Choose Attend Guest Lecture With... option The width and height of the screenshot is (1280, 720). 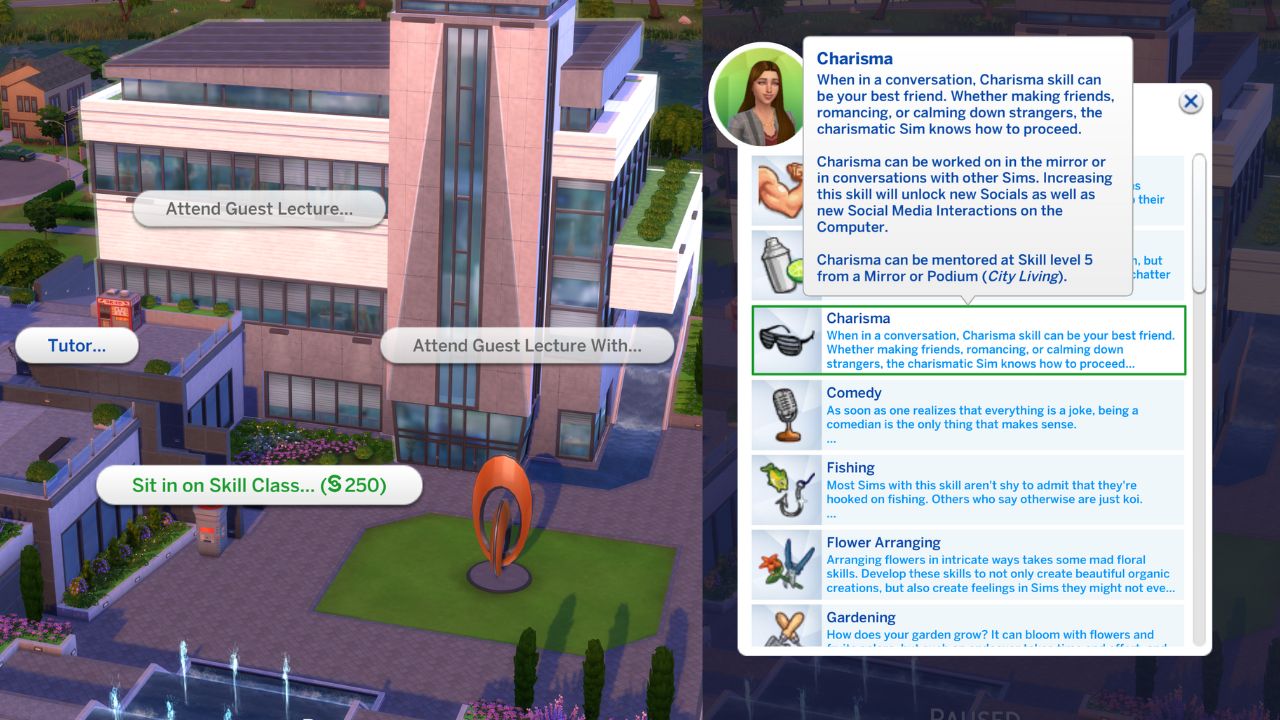point(529,345)
